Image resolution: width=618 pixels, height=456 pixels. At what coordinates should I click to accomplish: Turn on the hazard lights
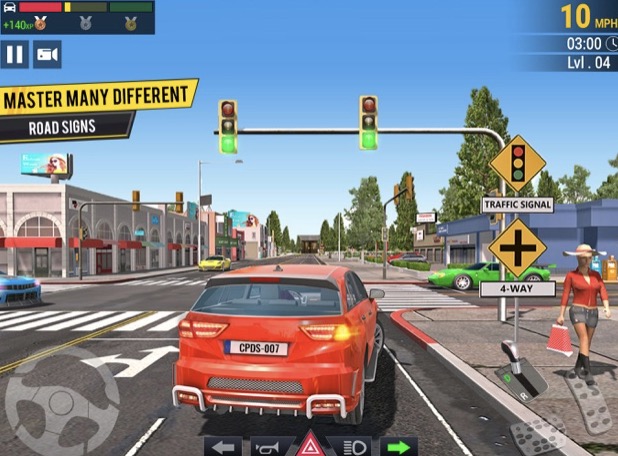(x=311, y=446)
